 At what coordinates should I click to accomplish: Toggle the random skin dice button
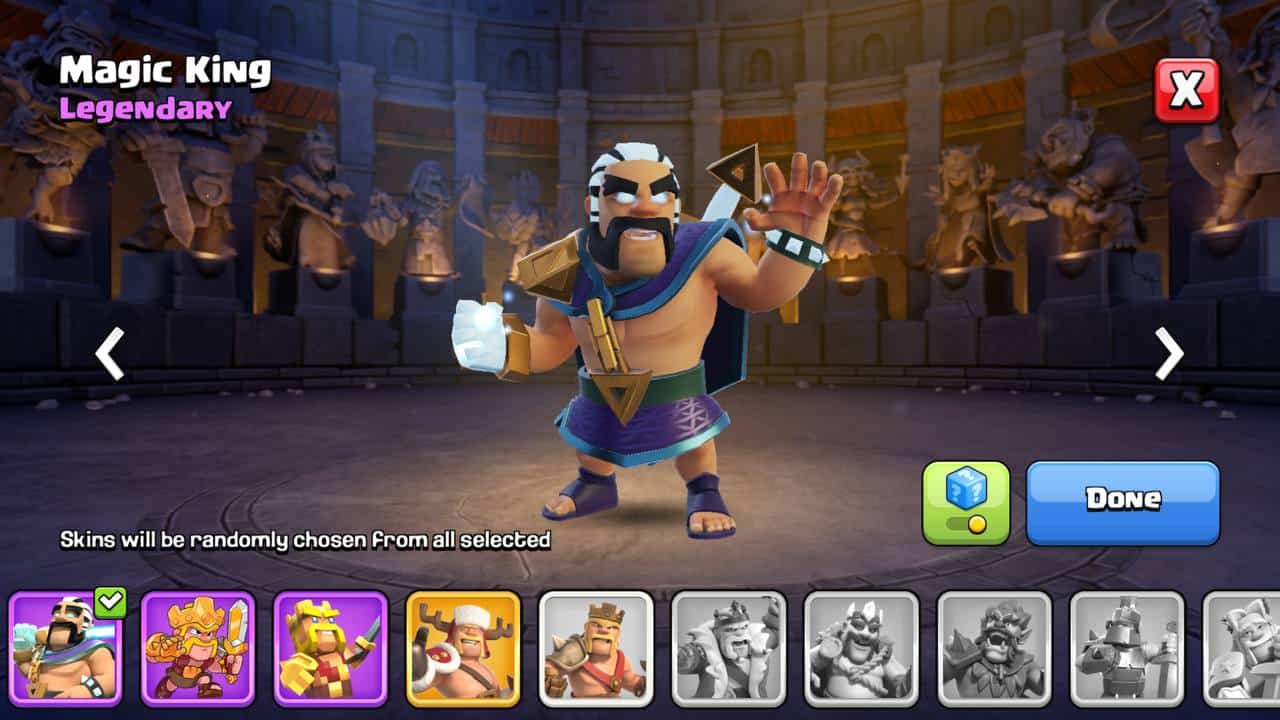pos(966,502)
